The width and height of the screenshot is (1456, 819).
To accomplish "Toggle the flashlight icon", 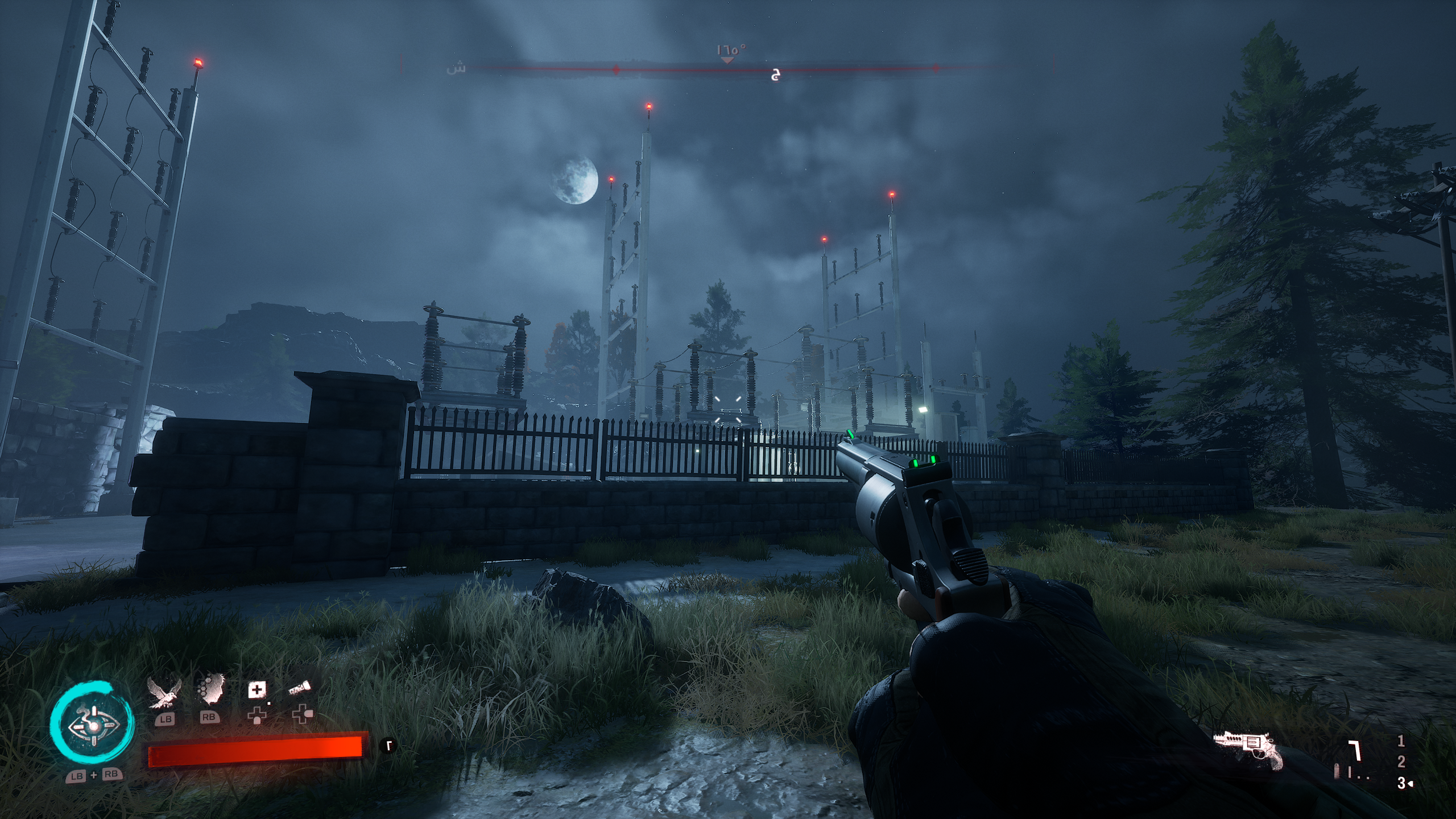I will pos(299,689).
